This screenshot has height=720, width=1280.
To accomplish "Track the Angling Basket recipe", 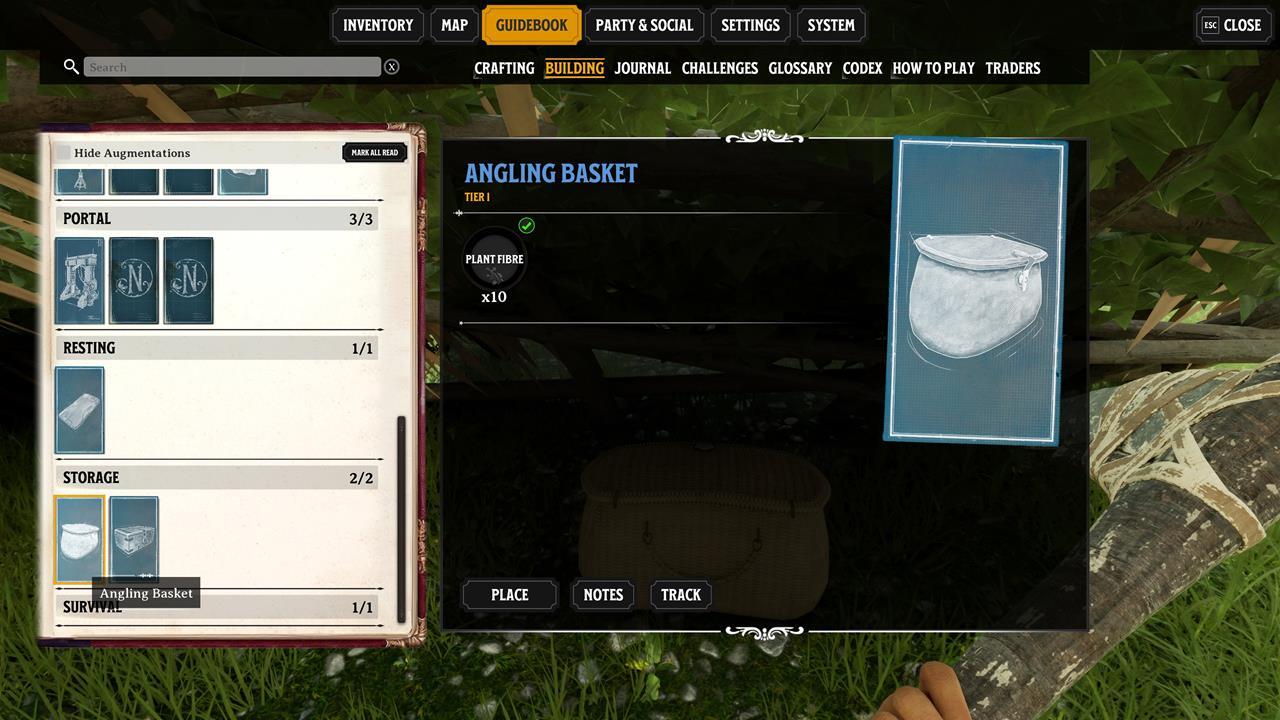I will click(x=681, y=595).
